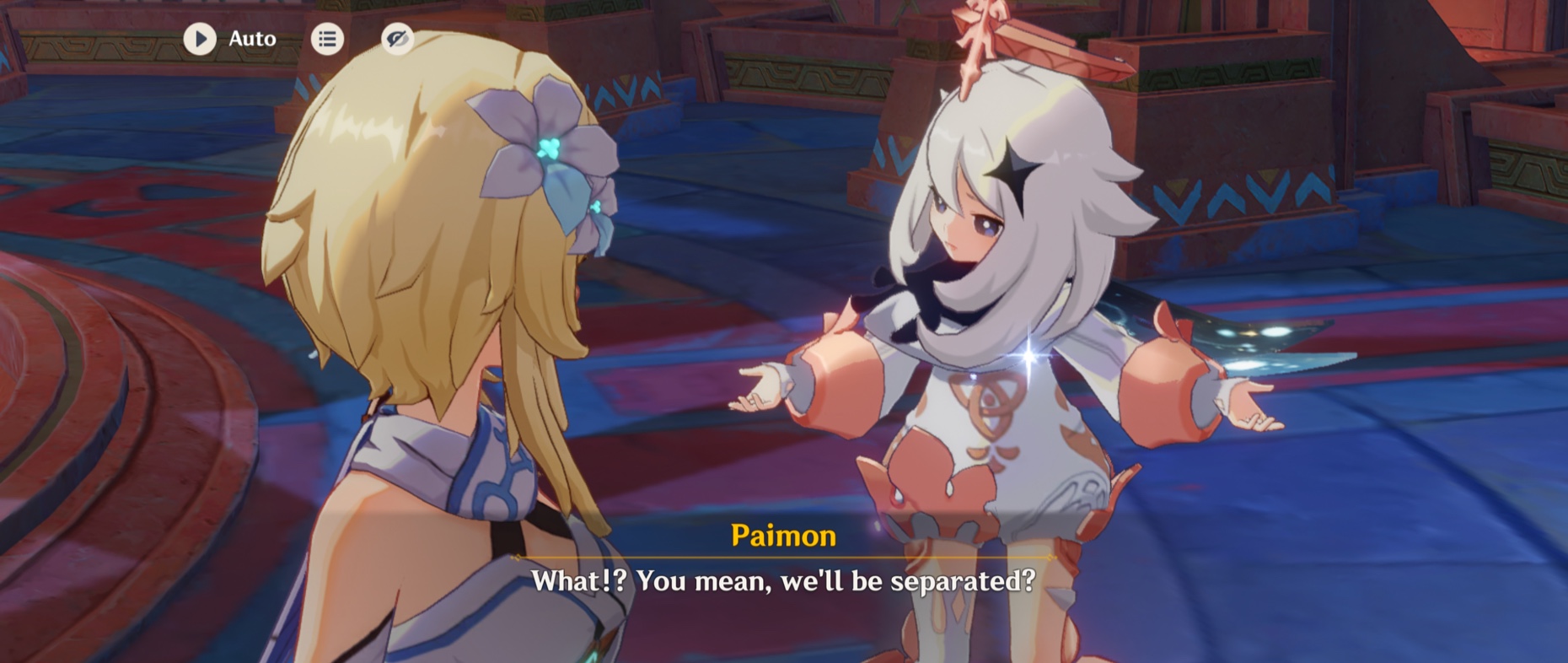Click the Auto text label

pyautogui.click(x=252, y=39)
